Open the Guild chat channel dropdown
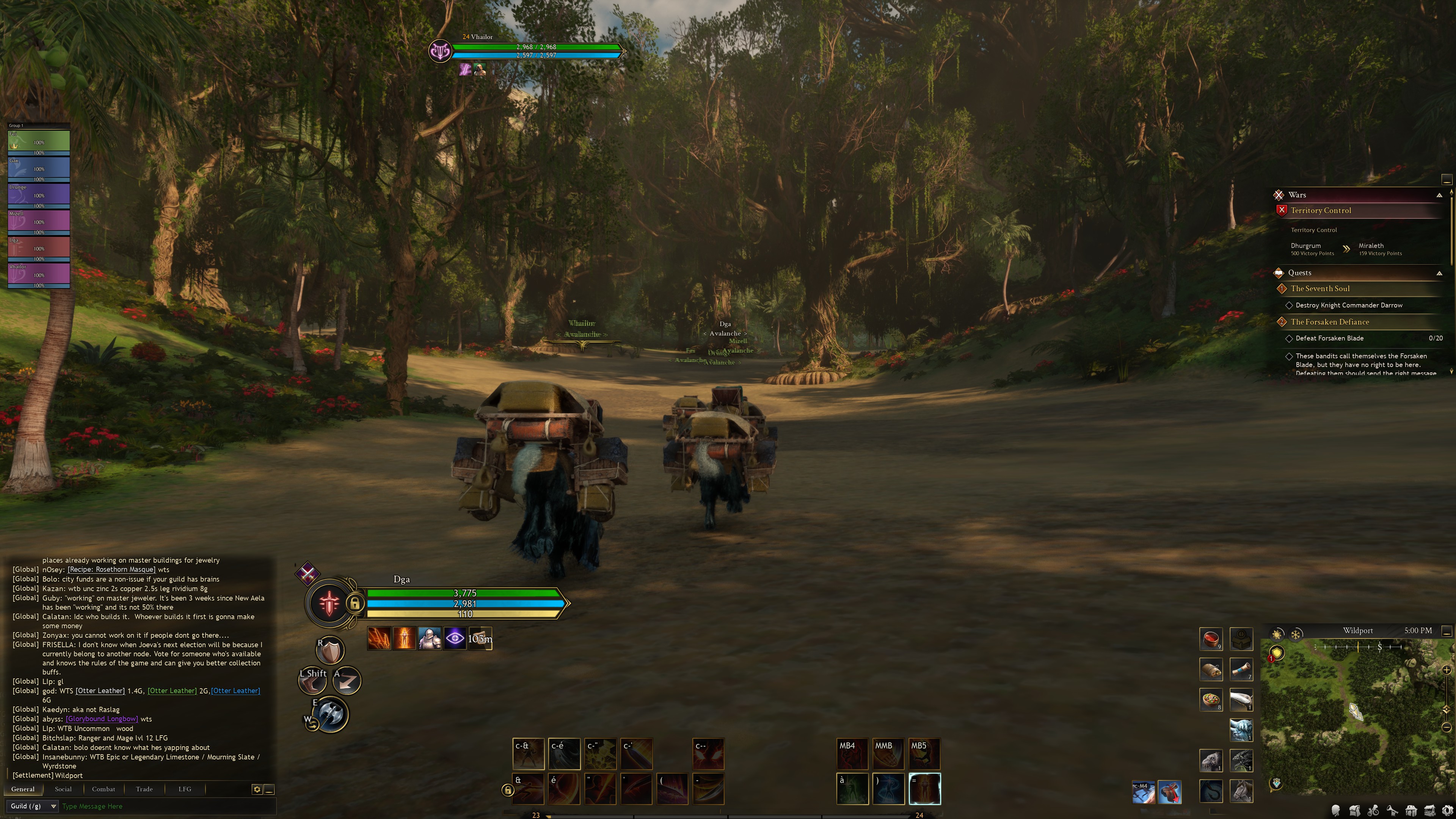The height and width of the screenshot is (819, 1456). point(32,806)
